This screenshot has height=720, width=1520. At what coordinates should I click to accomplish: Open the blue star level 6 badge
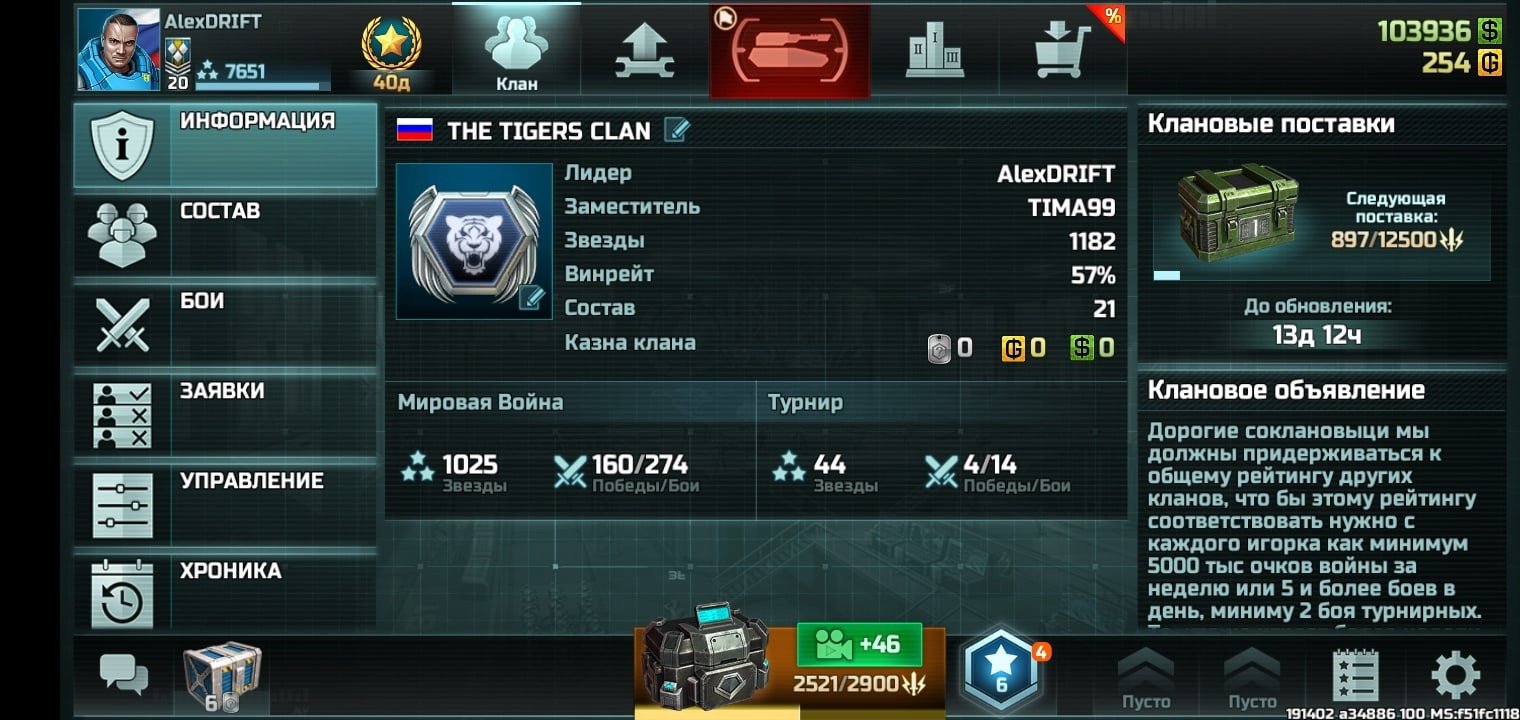tap(1001, 670)
